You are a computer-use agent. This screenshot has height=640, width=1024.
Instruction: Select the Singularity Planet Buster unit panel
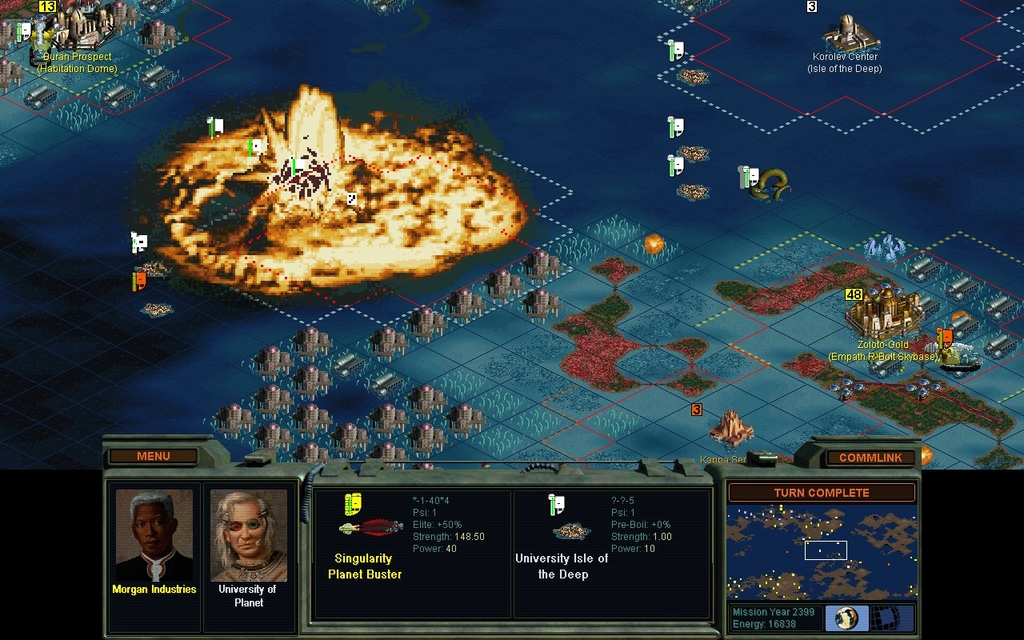[412, 553]
